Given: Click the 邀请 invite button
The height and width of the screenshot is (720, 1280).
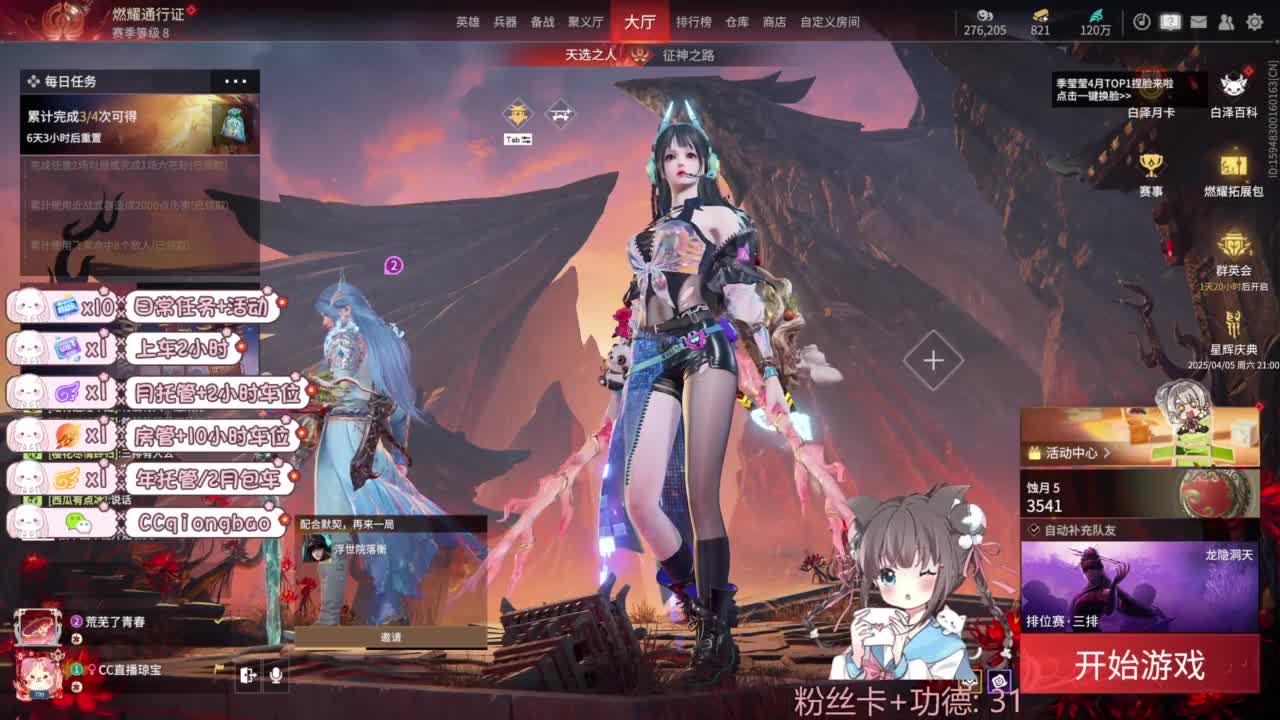Looking at the screenshot, I should [391, 636].
